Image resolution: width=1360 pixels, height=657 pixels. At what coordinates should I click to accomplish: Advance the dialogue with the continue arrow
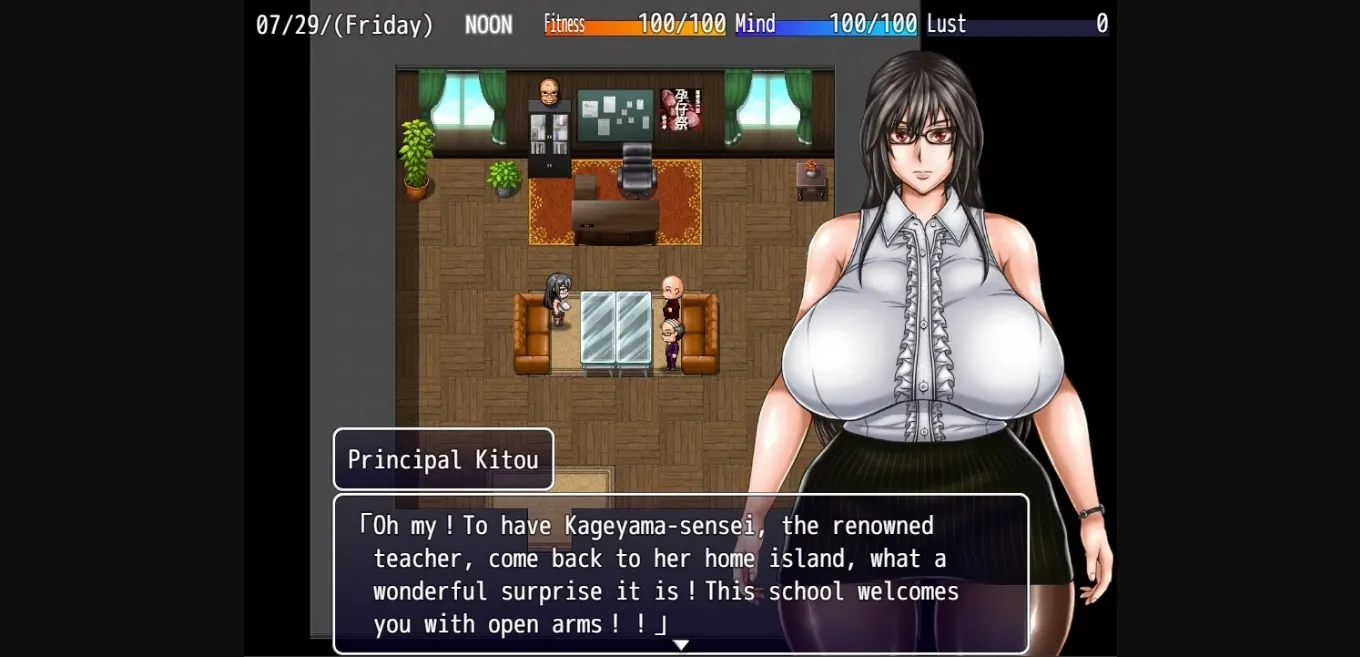(681, 645)
